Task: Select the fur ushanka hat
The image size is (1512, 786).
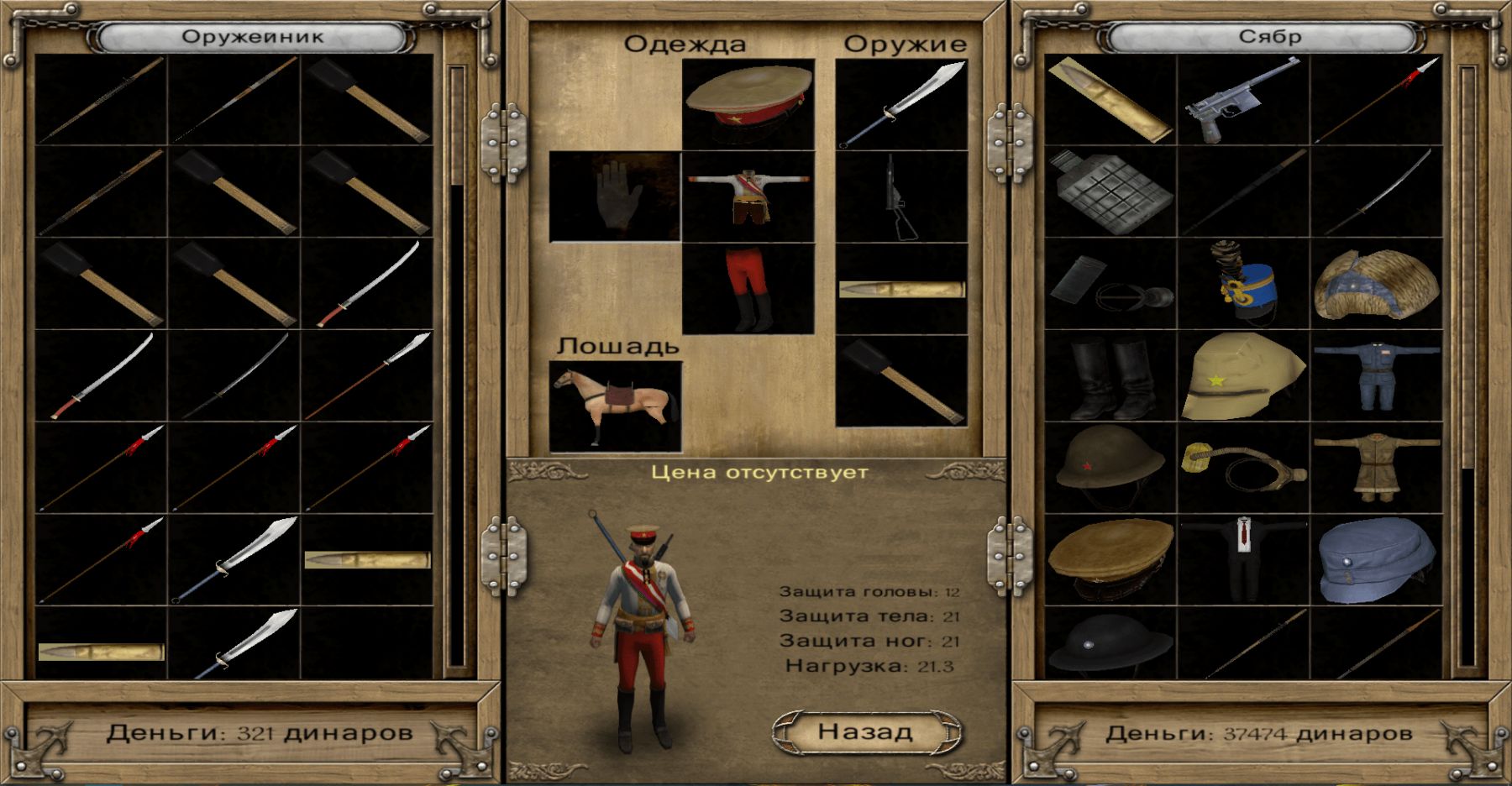Action: tap(1375, 286)
